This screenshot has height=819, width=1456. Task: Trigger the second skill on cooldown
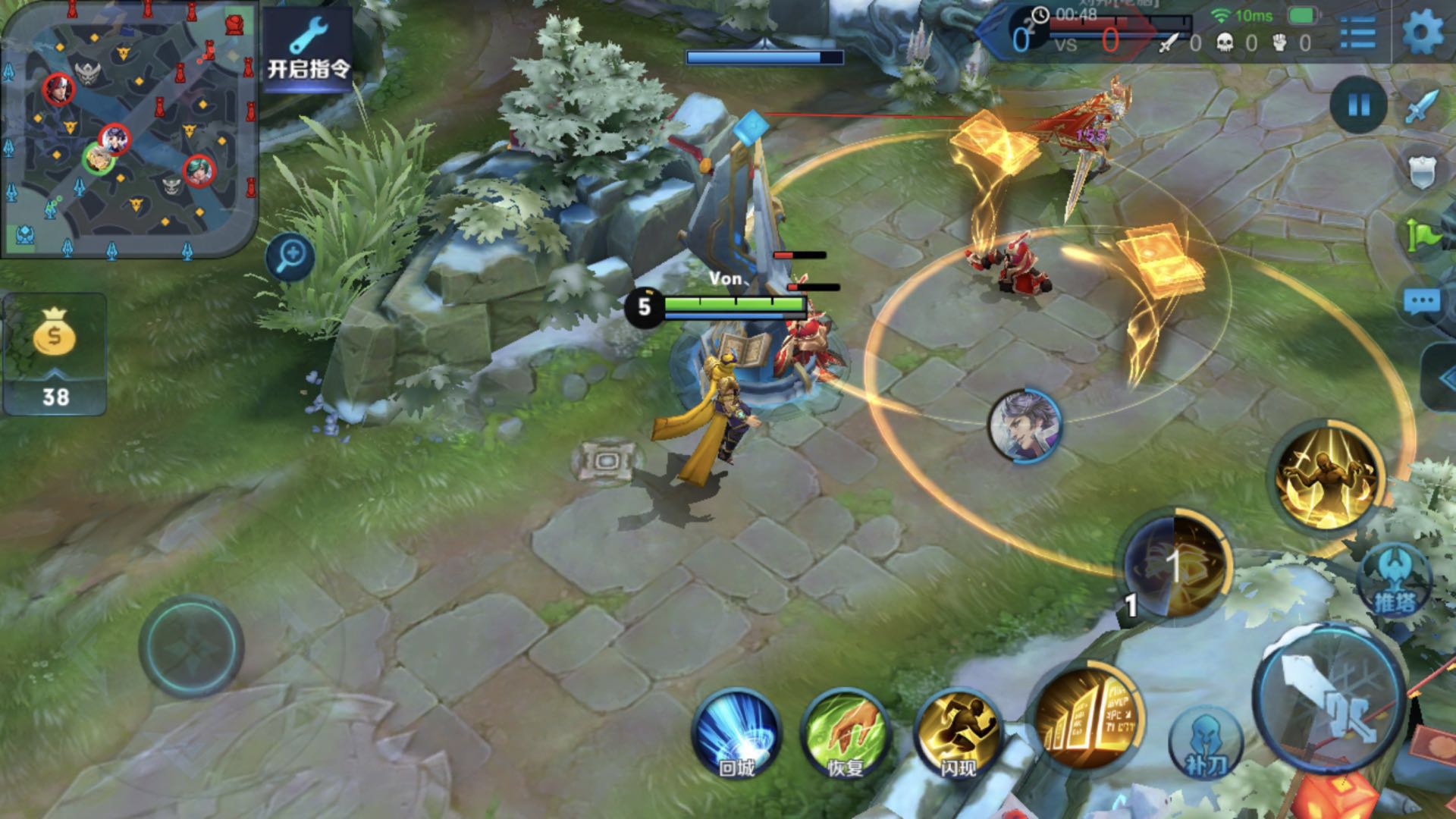coord(1175,566)
